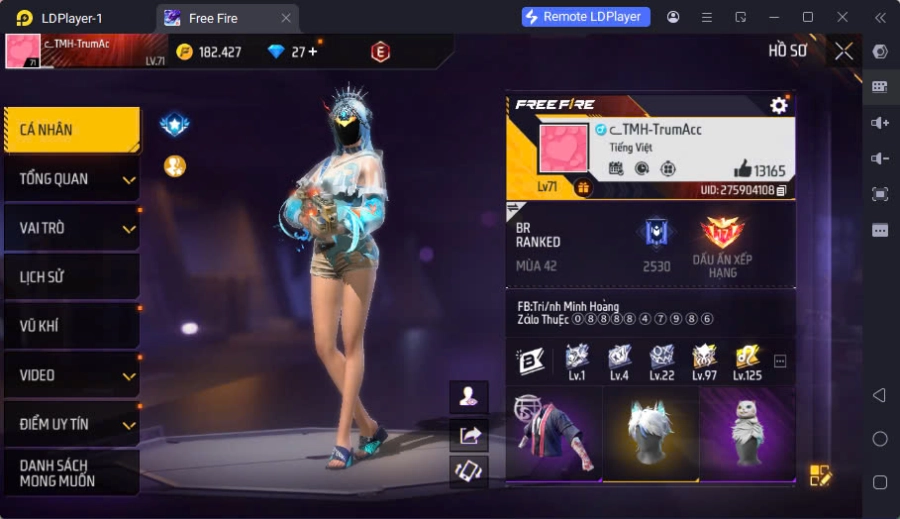Screen dimensions: 900x519
Task: Open the VŨ KHÍ section
Action: [x=70, y=326]
